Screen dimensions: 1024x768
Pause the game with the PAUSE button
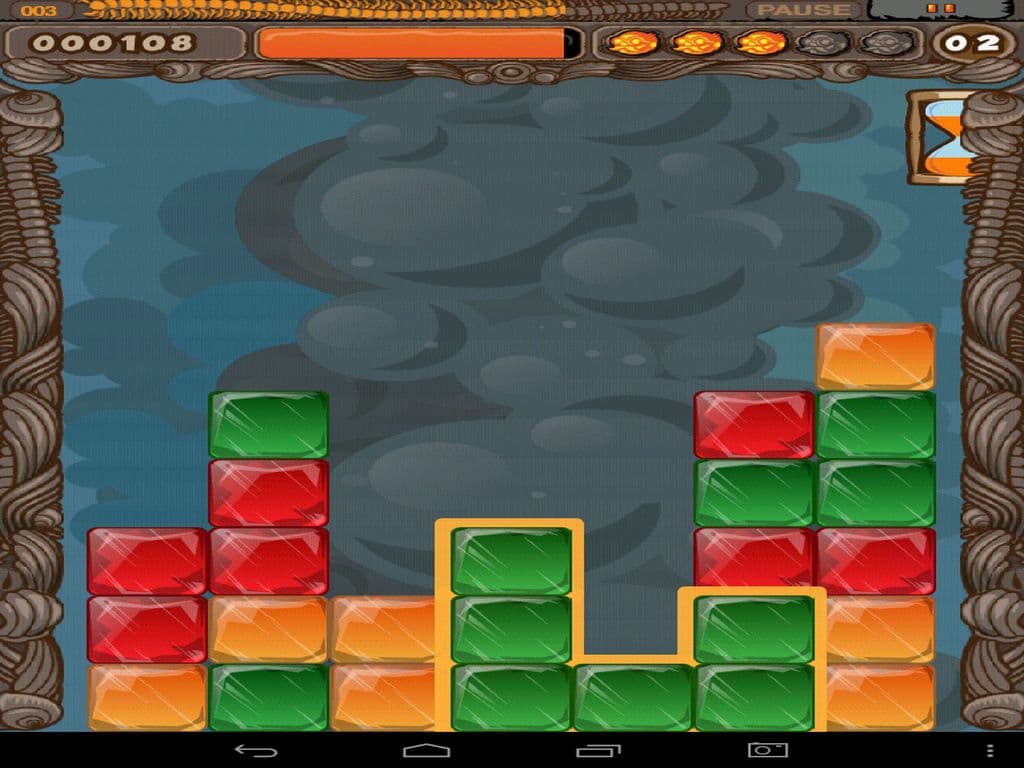coord(803,10)
